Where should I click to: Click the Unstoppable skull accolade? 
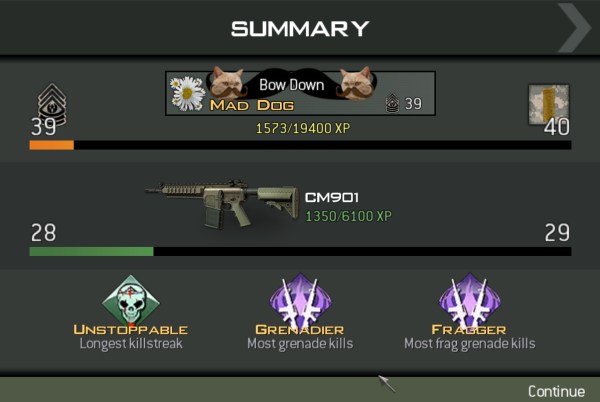click(130, 300)
